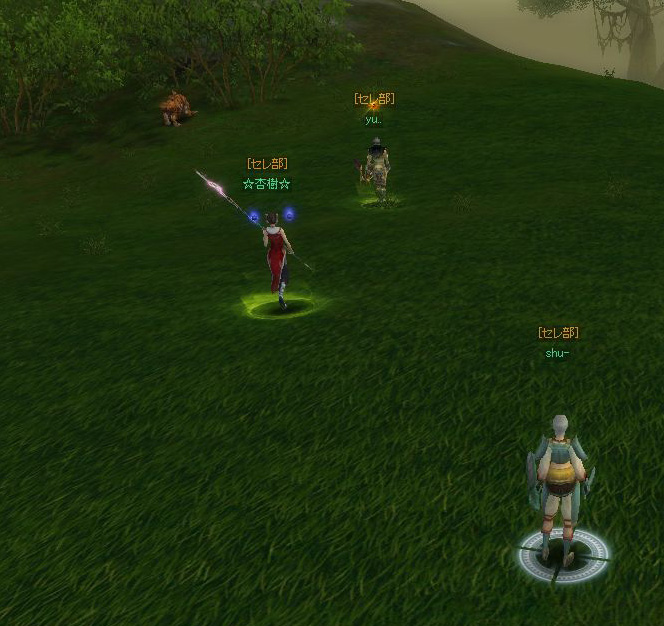Click the shu- player name label
Screen dimensions: 664x626
(557, 353)
